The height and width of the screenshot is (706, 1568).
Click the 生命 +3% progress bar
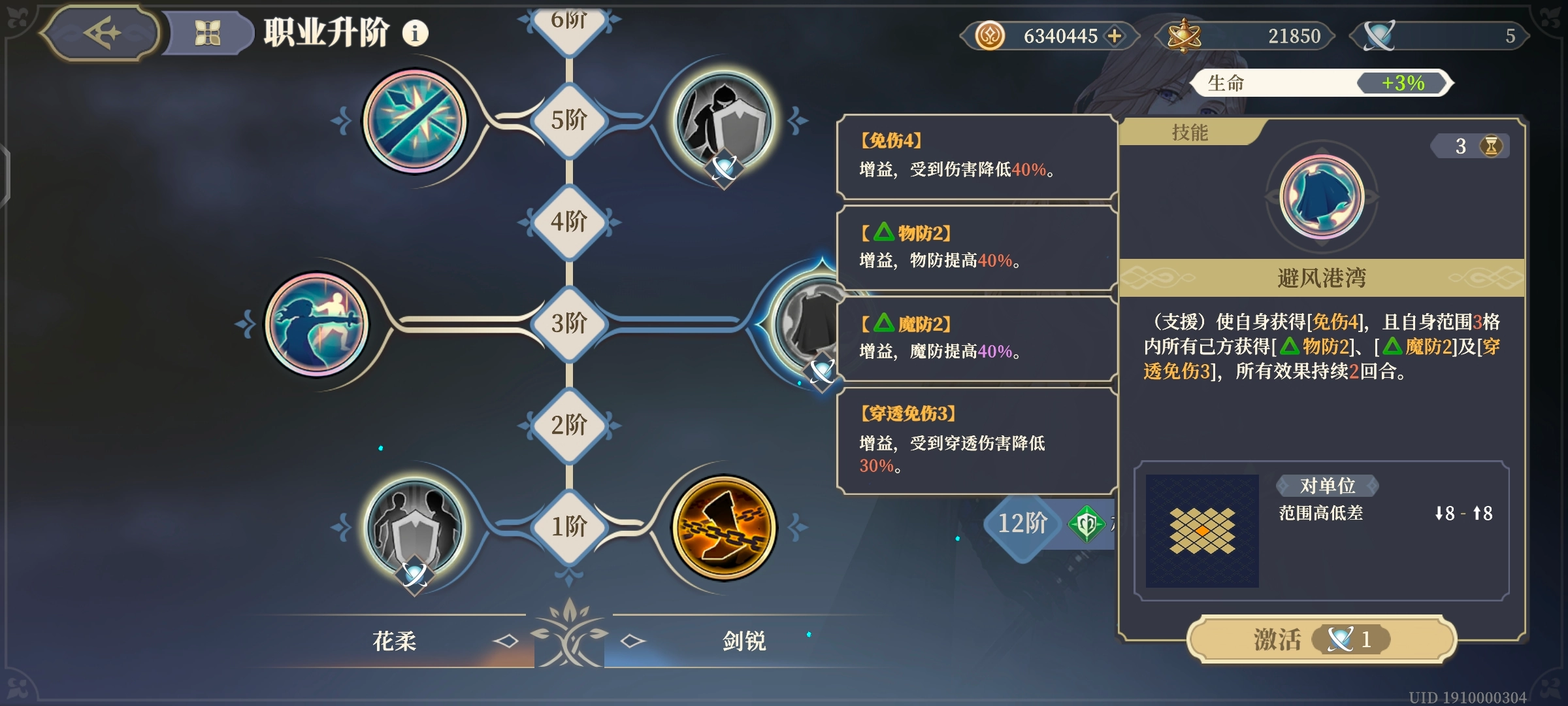1320,83
